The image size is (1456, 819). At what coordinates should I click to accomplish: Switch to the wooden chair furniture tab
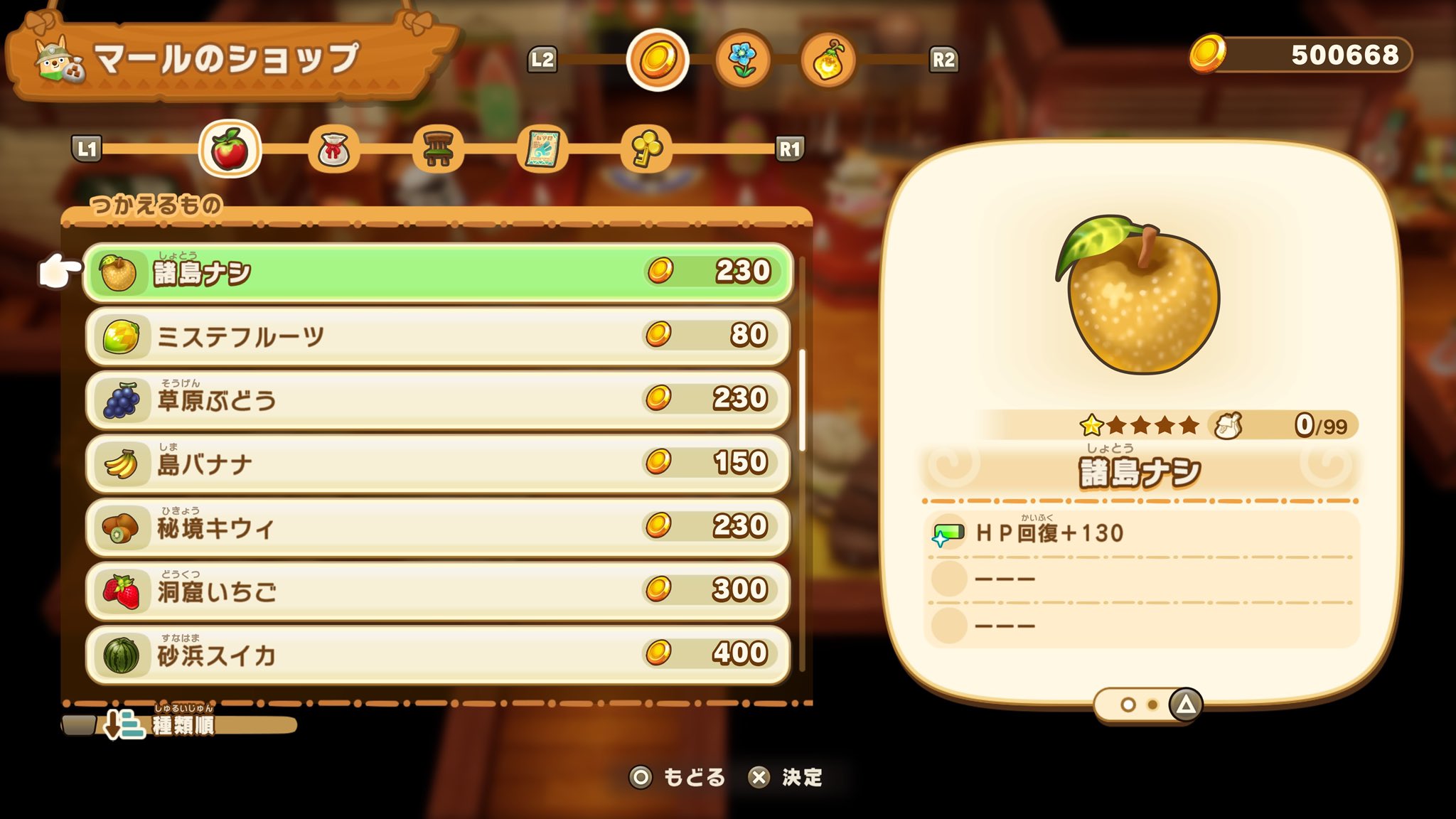(x=438, y=149)
